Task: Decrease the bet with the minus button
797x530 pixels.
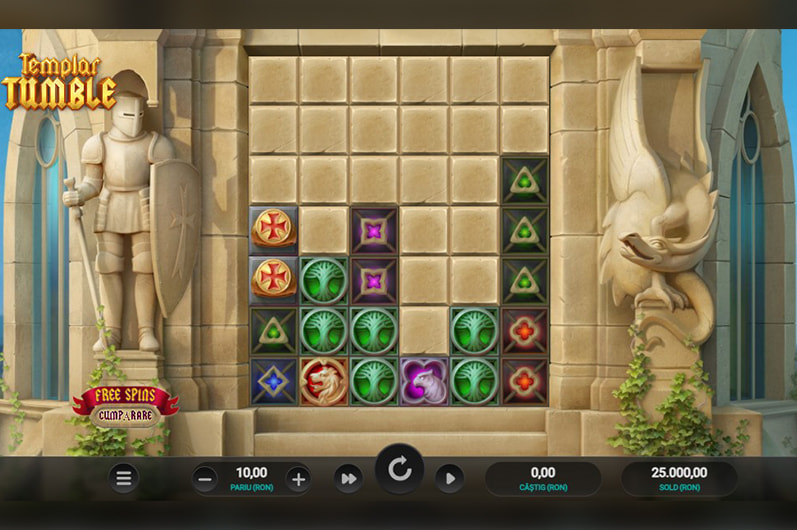Action: pyautogui.click(x=206, y=478)
